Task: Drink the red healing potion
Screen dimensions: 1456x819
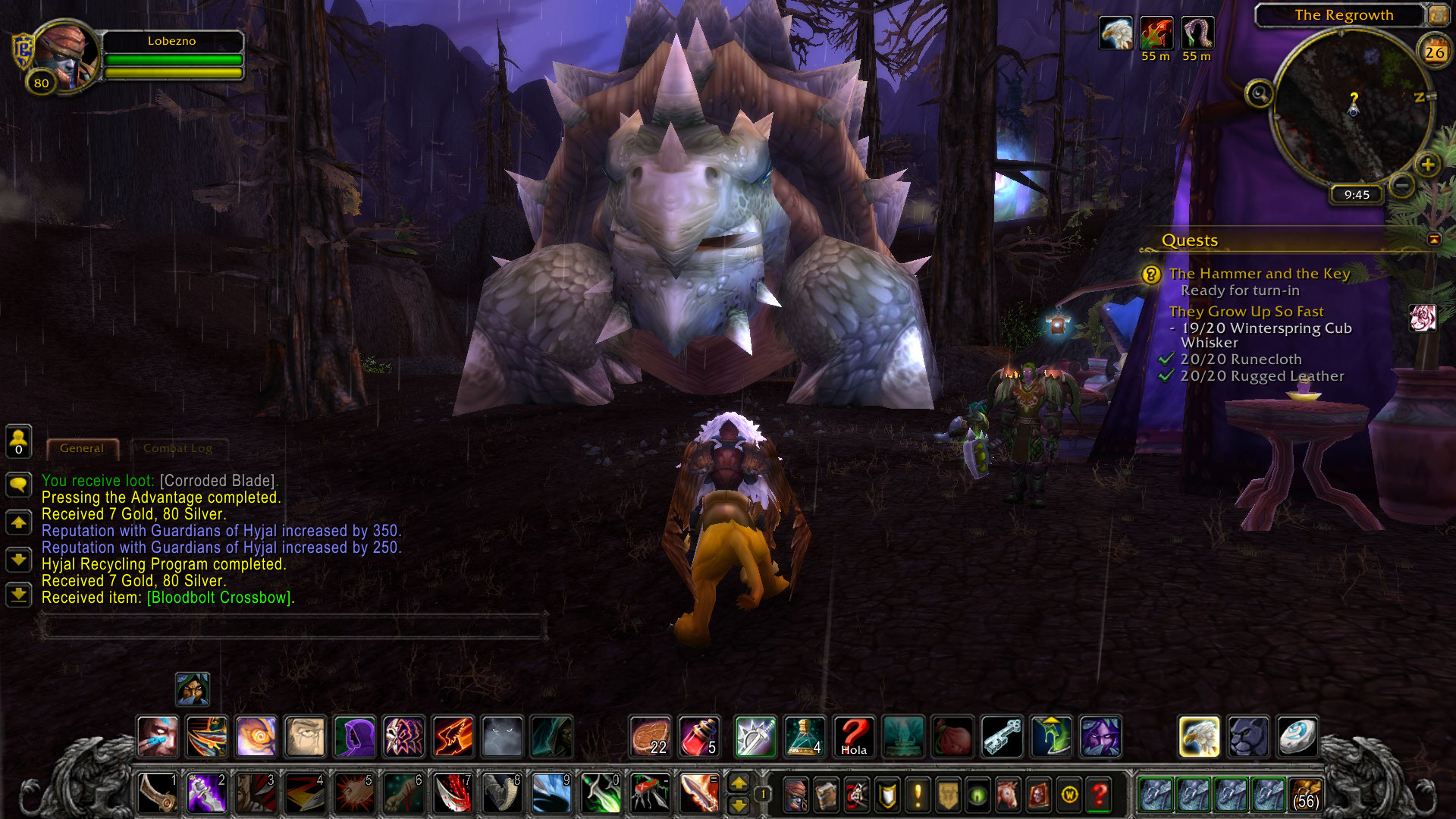Action: pos(698,736)
